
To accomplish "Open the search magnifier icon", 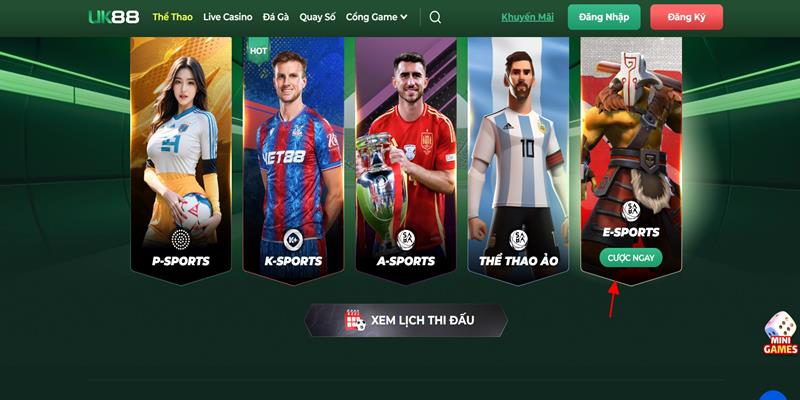I will (x=435, y=17).
